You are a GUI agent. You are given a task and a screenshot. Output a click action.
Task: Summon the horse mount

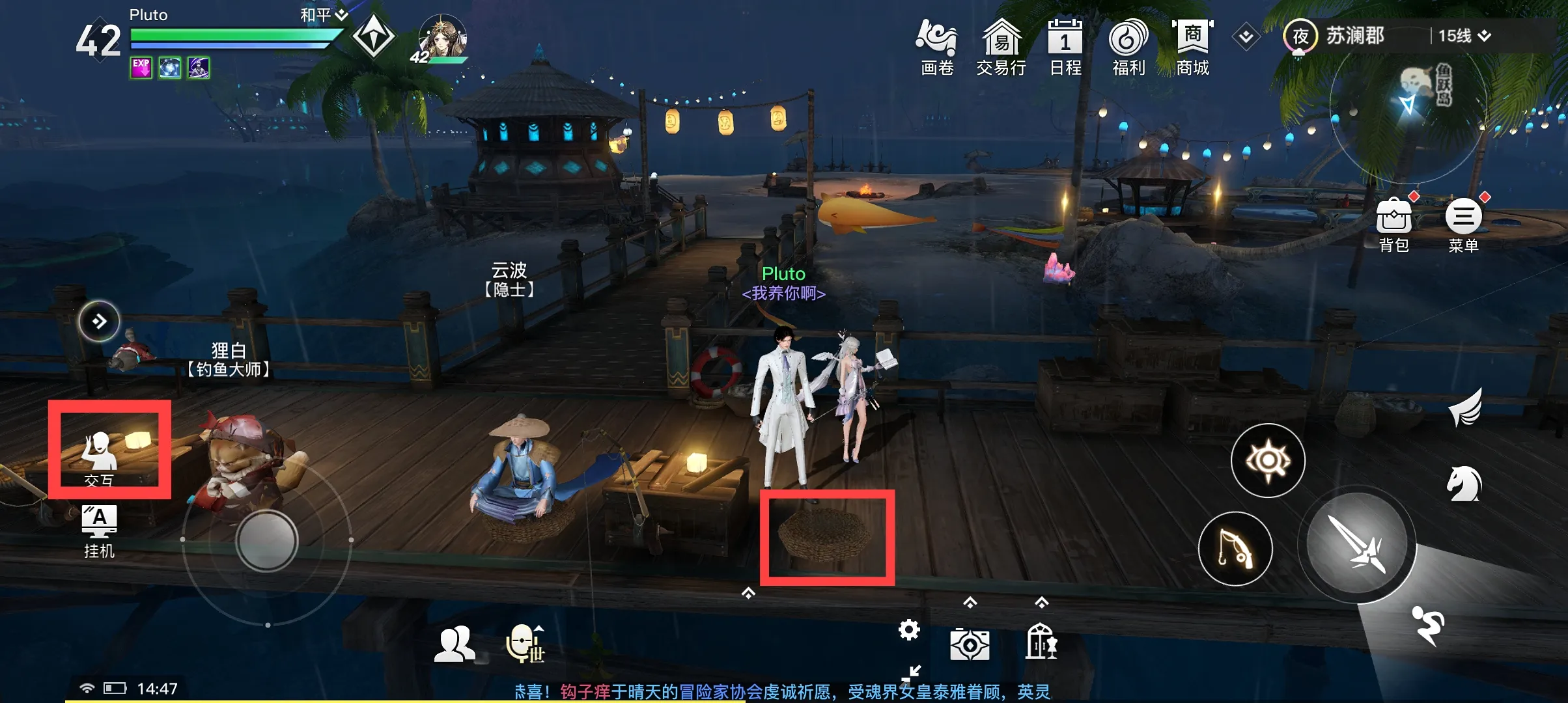coord(1464,485)
